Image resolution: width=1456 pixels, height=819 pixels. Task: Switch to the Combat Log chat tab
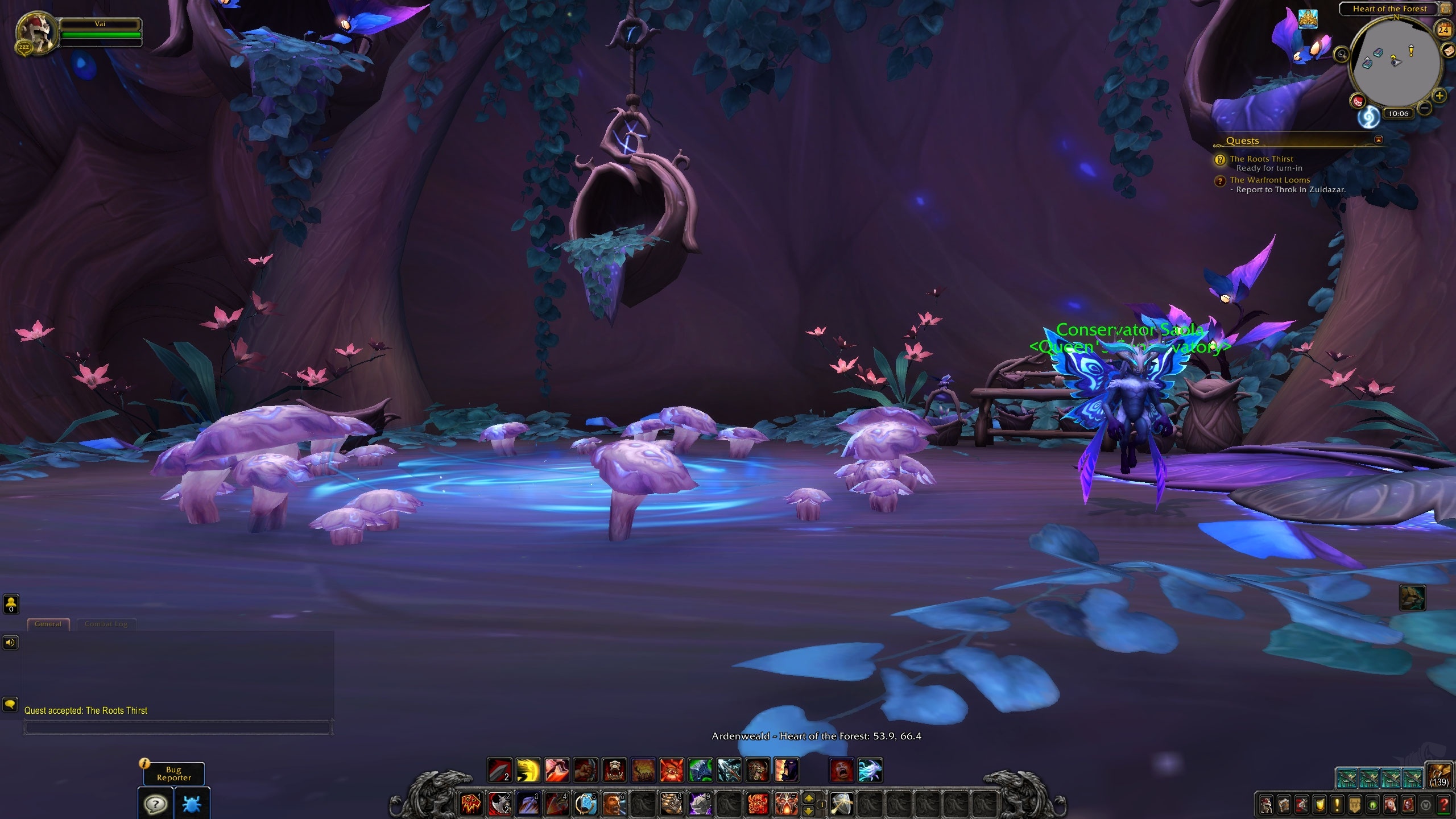(x=106, y=624)
